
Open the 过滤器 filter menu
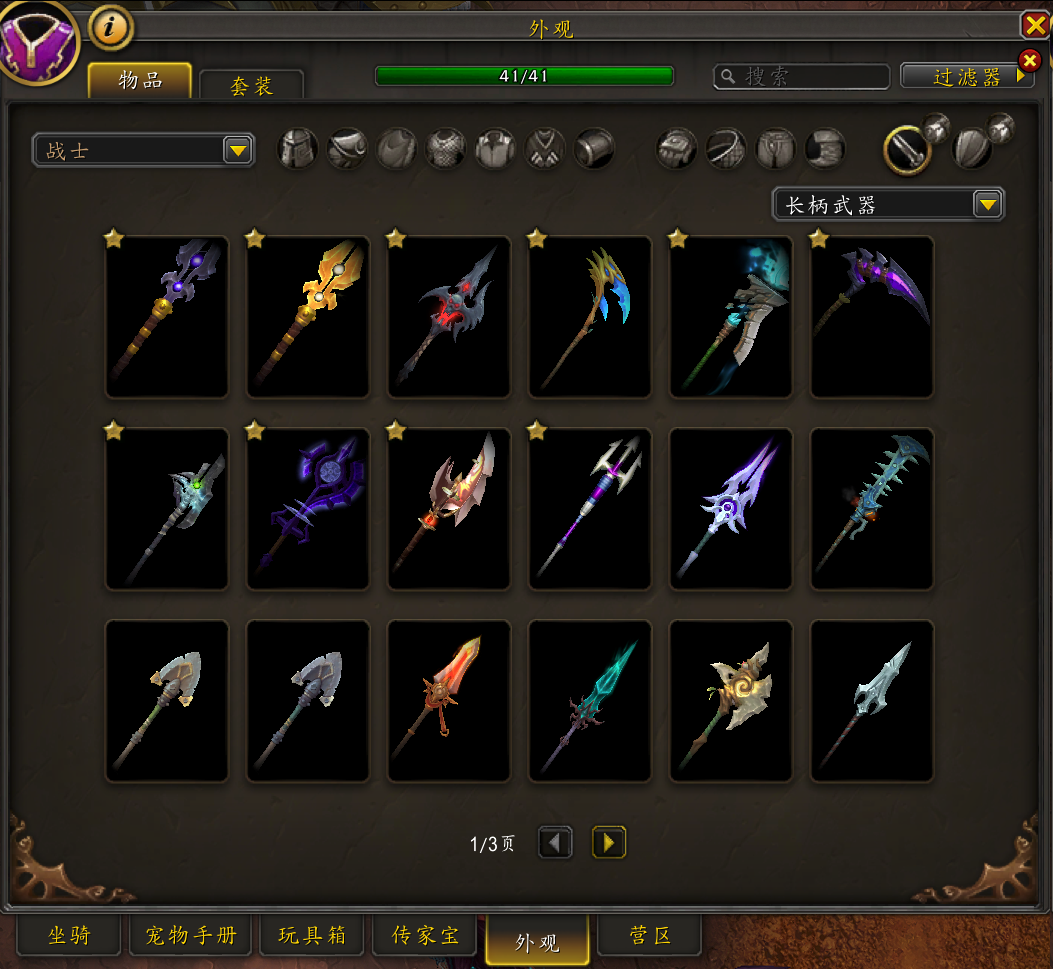click(966, 77)
